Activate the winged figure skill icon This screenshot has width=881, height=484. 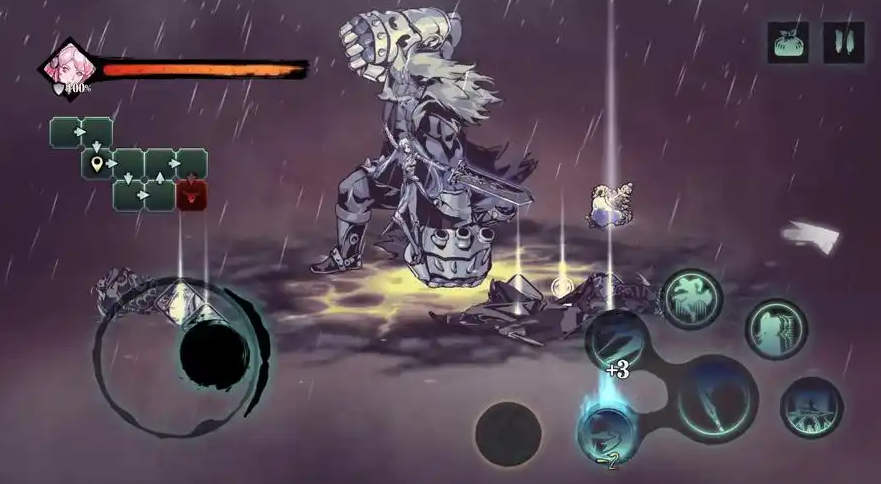[x=691, y=299]
